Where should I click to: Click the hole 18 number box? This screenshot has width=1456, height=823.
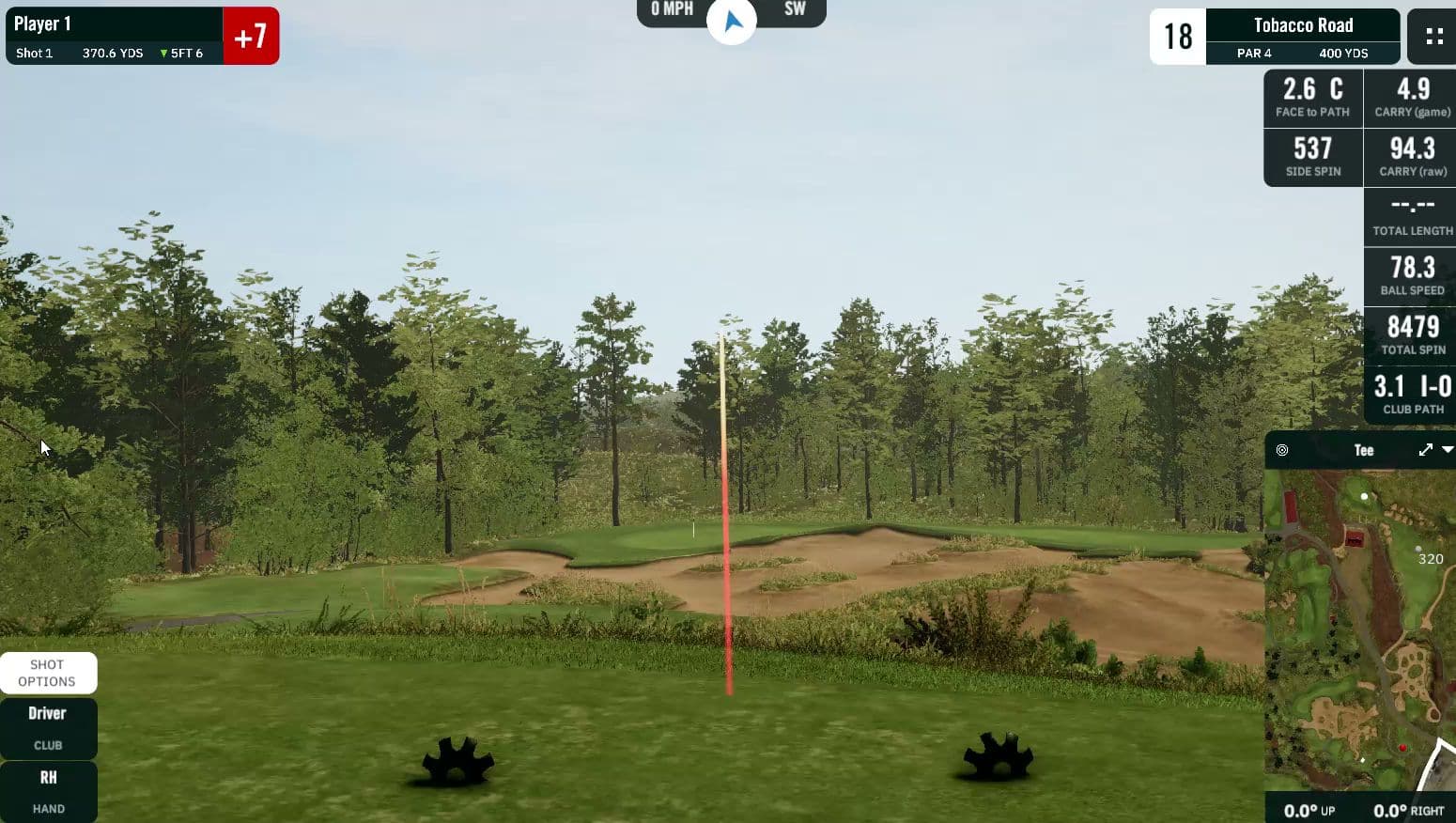coord(1177,36)
